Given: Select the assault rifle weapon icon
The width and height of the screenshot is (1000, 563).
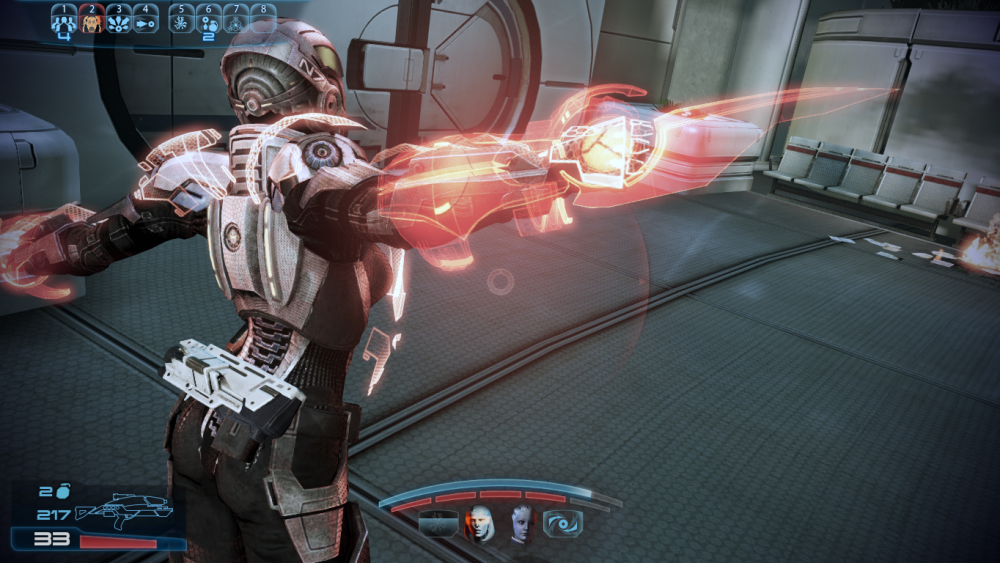Looking at the screenshot, I should coord(123,511).
